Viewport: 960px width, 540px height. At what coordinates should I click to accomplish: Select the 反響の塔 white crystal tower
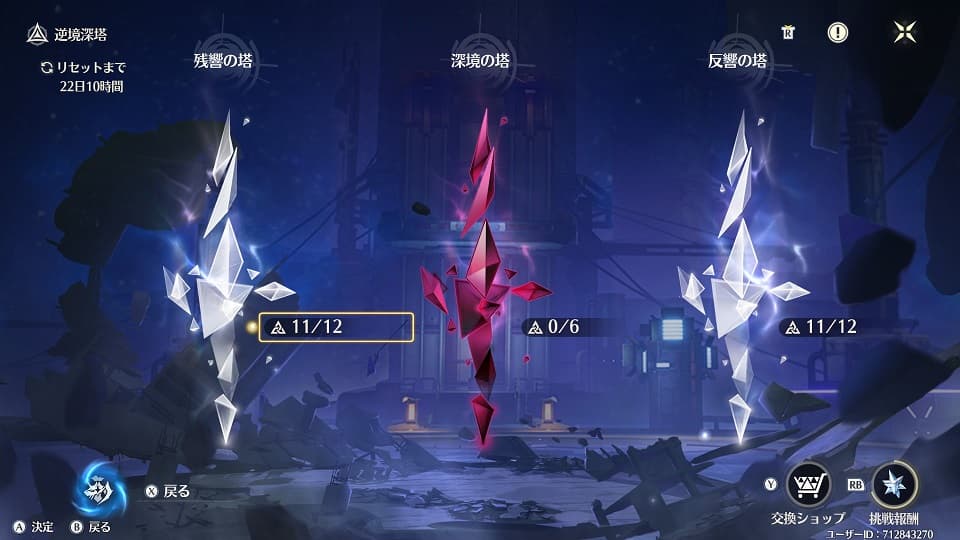pos(742,280)
